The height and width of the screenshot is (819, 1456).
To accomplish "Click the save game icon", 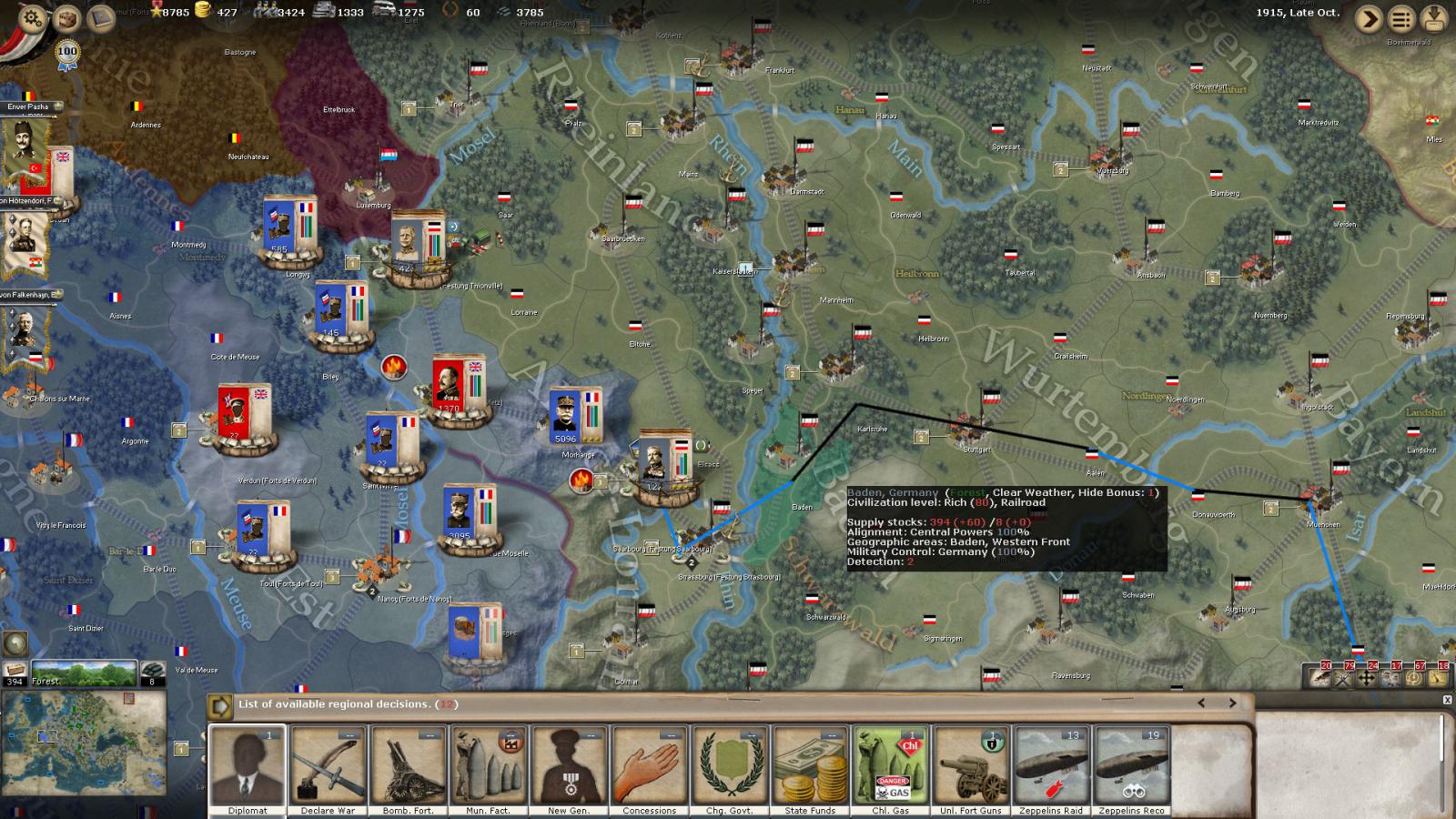I will pos(1434,18).
